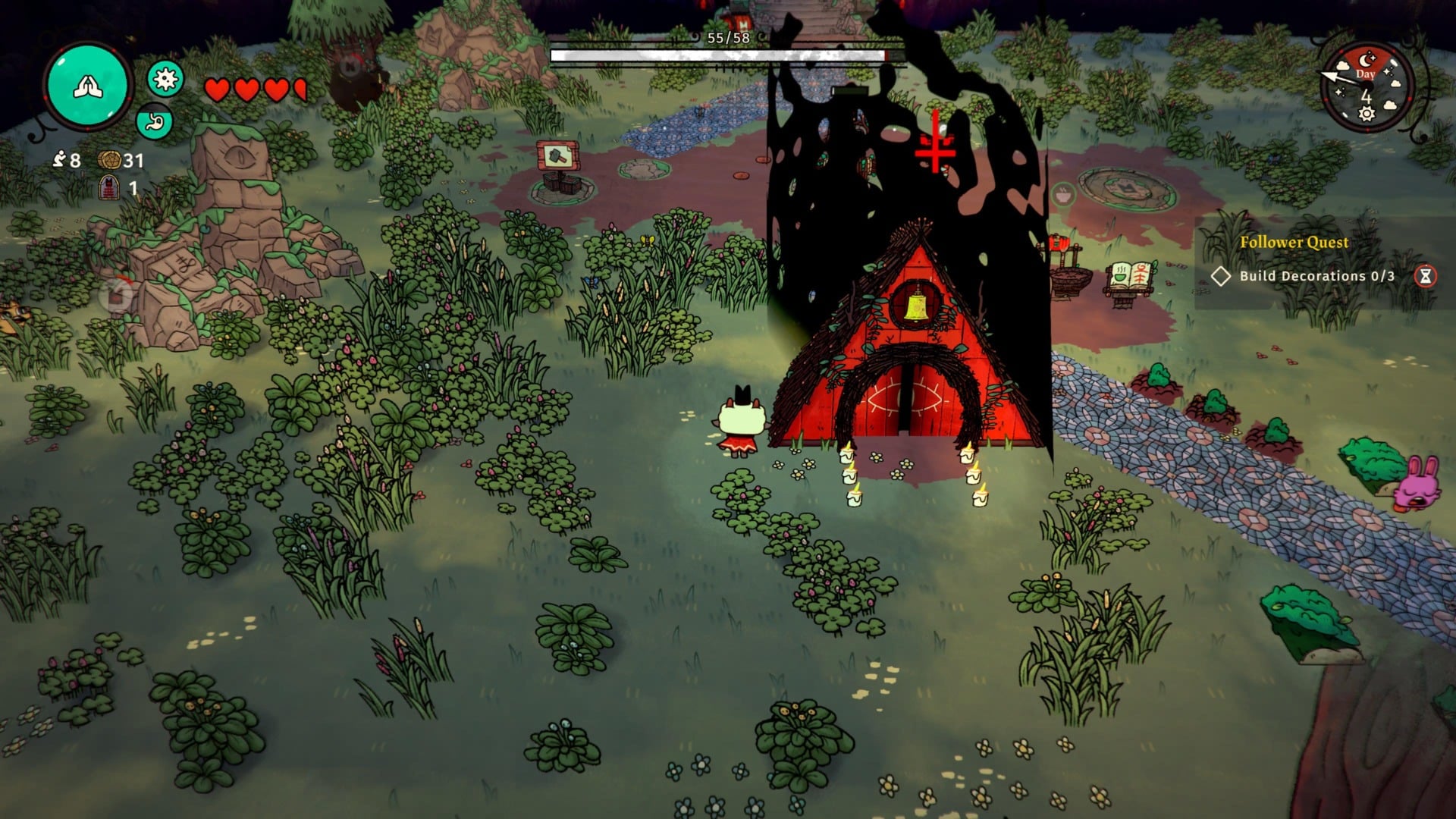Click the sun symbol on the clock
Viewport: 1456px width, 819px height.
pyautogui.click(x=1367, y=113)
